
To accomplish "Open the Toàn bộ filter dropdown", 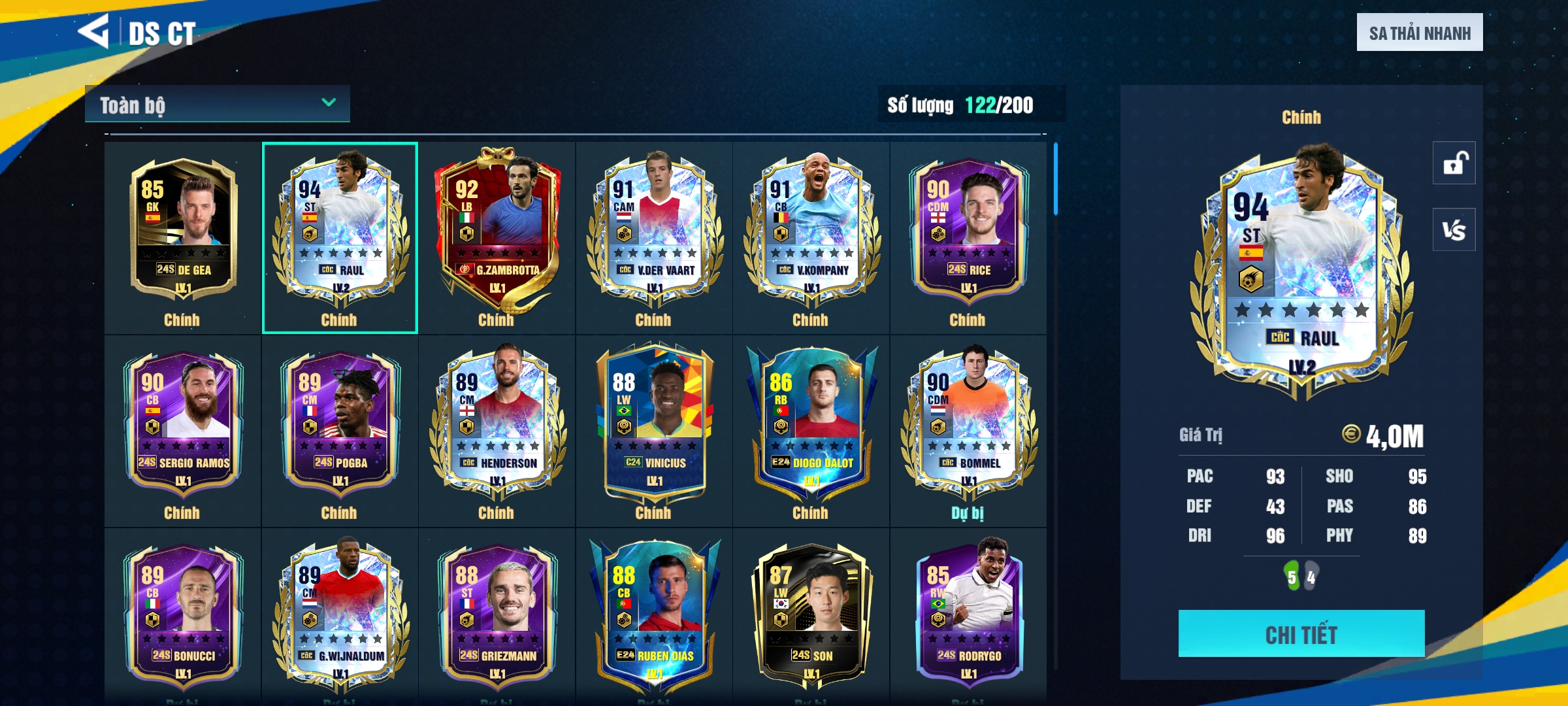I will point(217,104).
